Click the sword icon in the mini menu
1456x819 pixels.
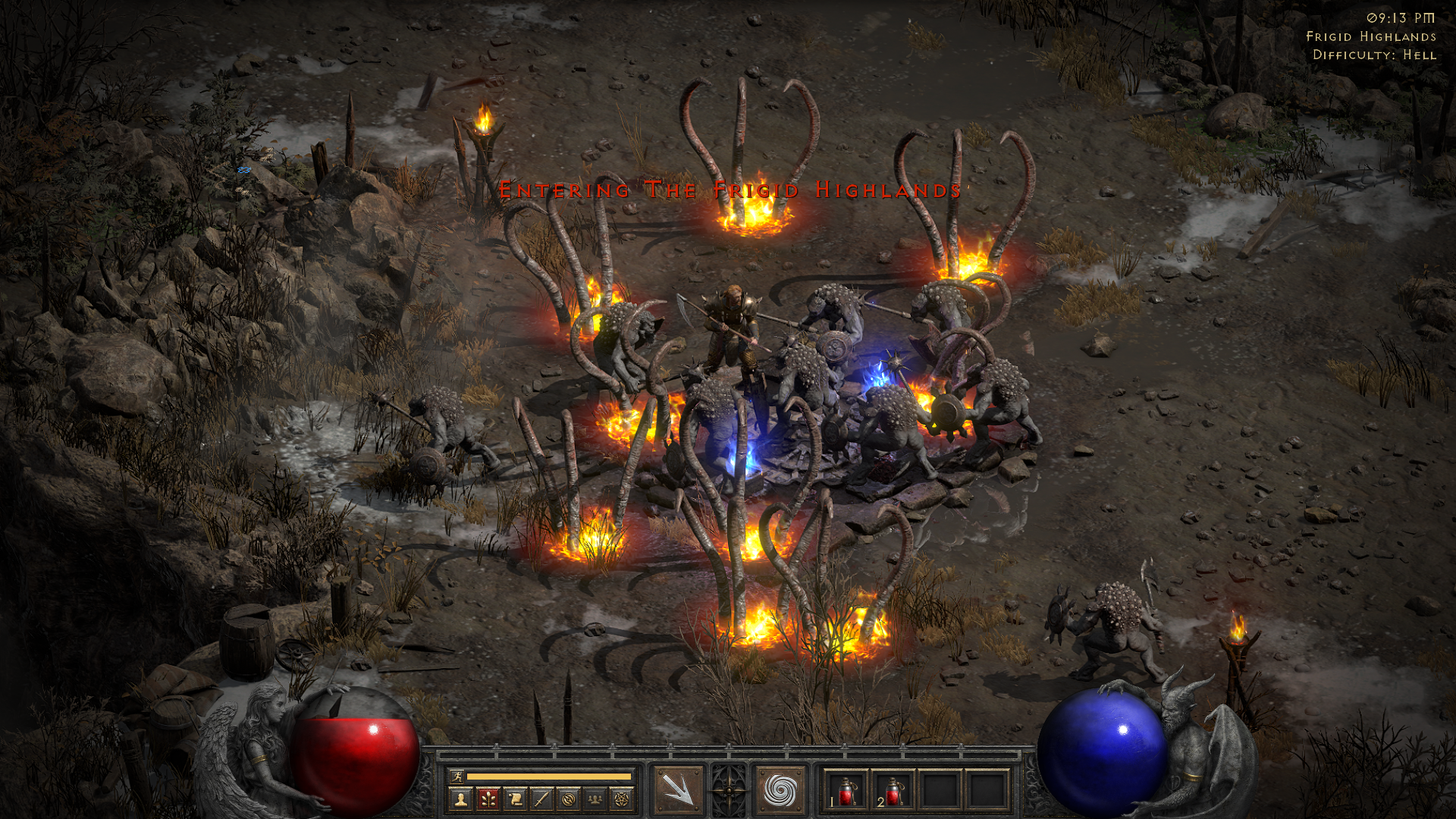pos(541,799)
